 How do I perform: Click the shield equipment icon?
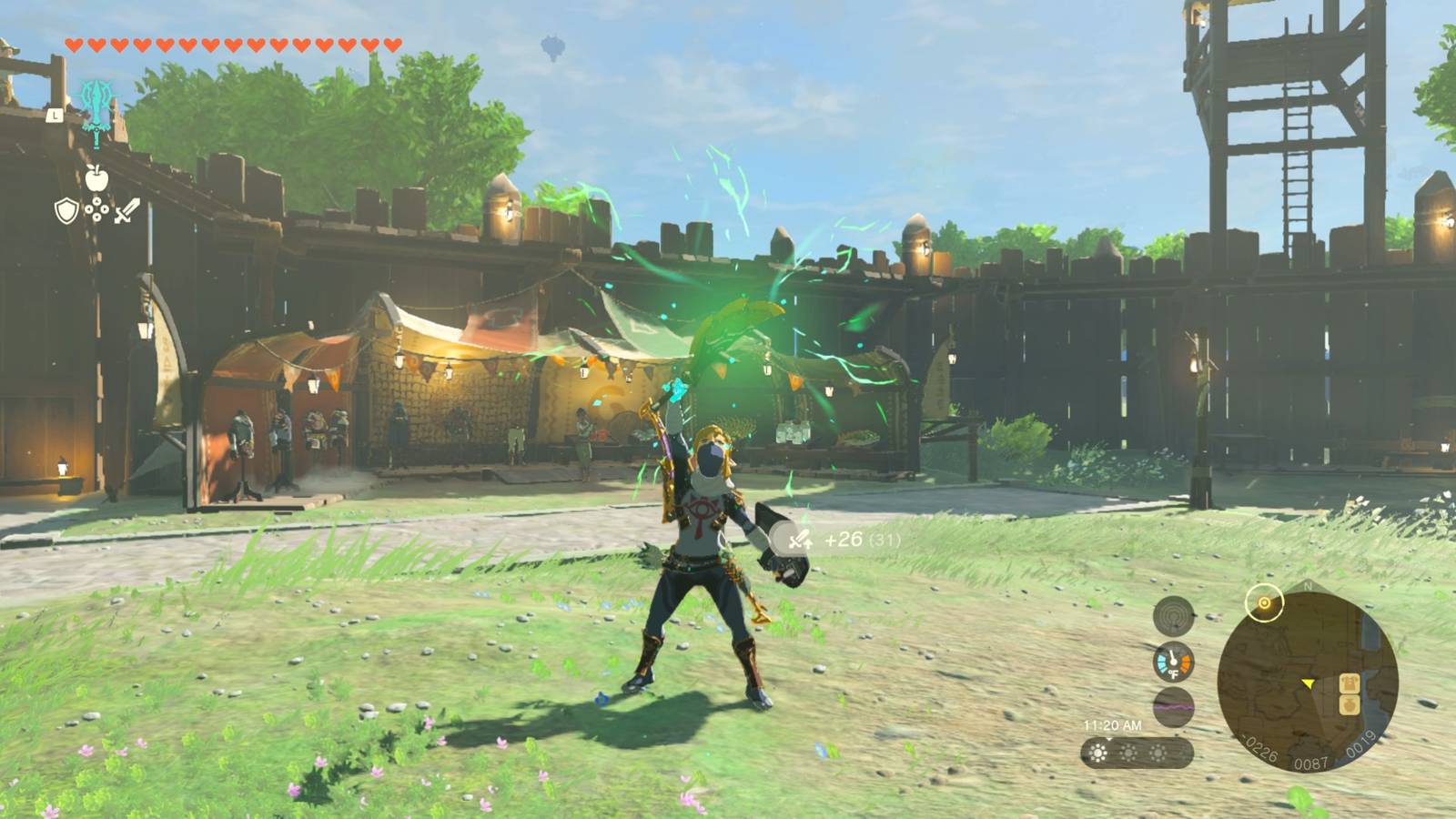click(x=66, y=210)
